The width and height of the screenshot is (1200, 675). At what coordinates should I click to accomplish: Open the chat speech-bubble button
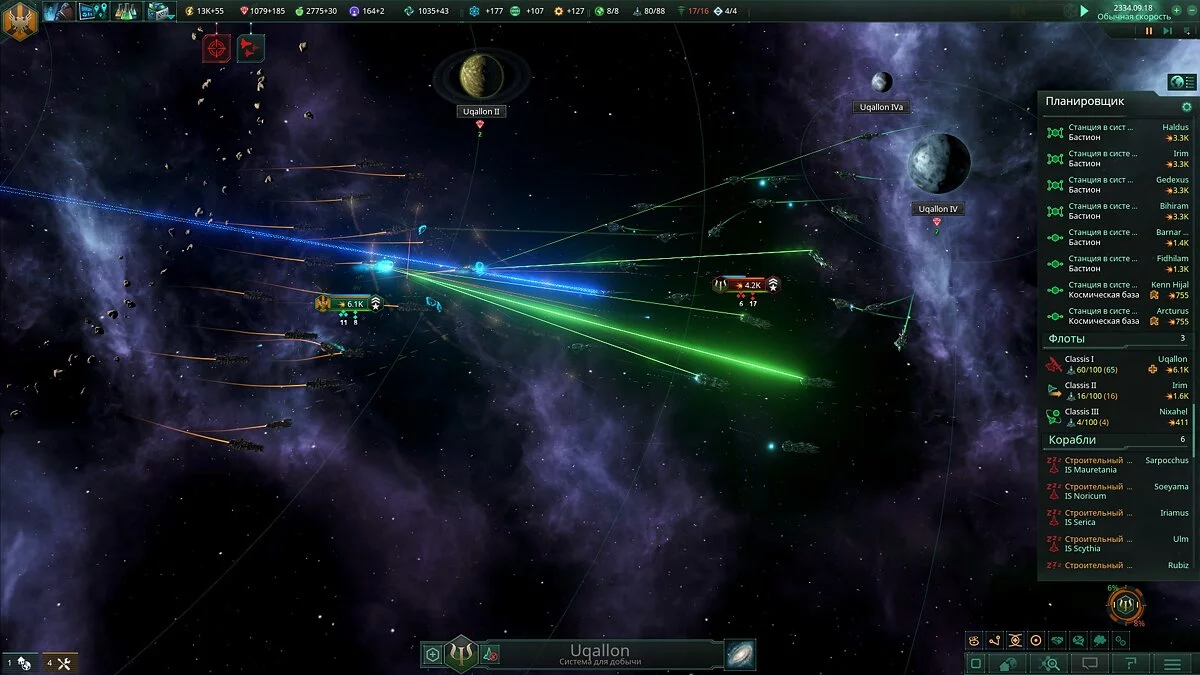1091,663
